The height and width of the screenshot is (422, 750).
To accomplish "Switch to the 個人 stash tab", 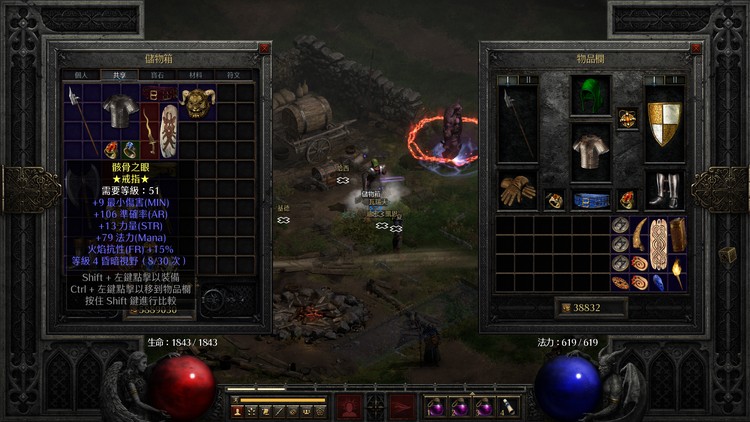I will click(81, 75).
